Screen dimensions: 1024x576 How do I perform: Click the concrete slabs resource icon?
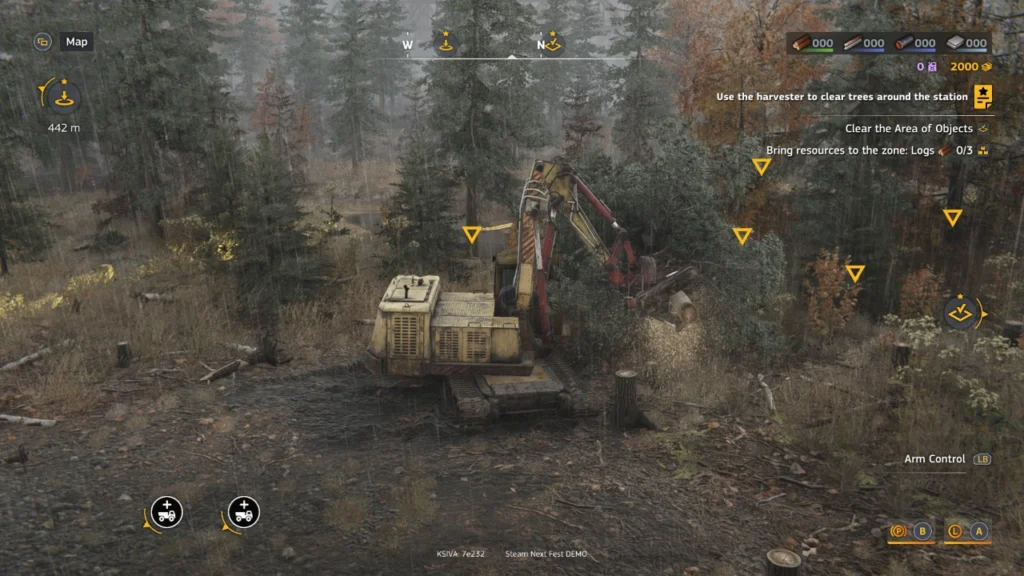pyautogui.click(x=955, y=43)
